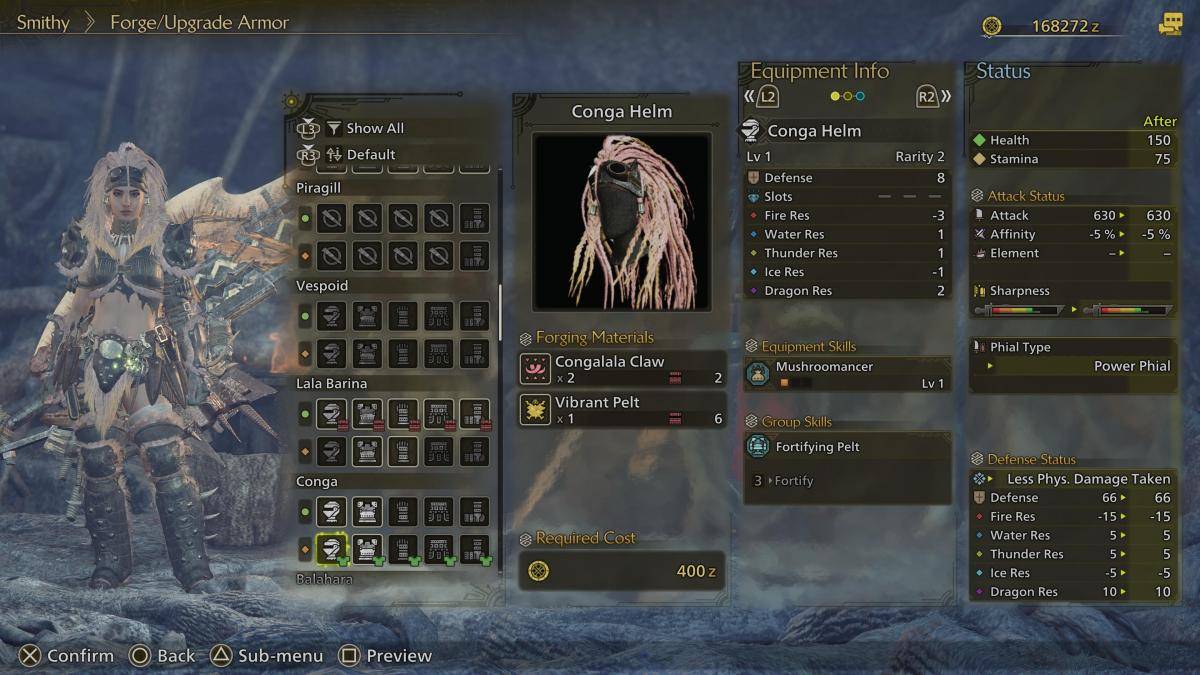The width and height of the screenshot is (1200, 675).
Task: Open the Show All filter
Action: click(374, 128)
